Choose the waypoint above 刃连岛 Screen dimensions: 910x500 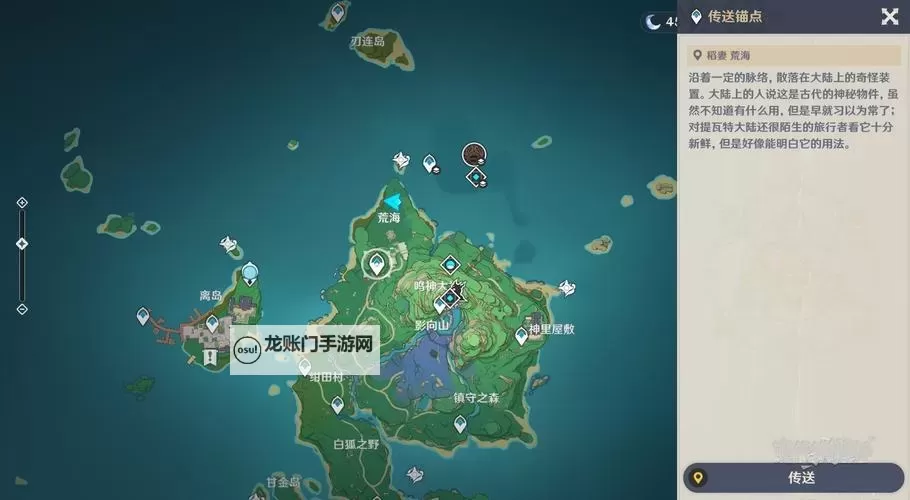338,13
